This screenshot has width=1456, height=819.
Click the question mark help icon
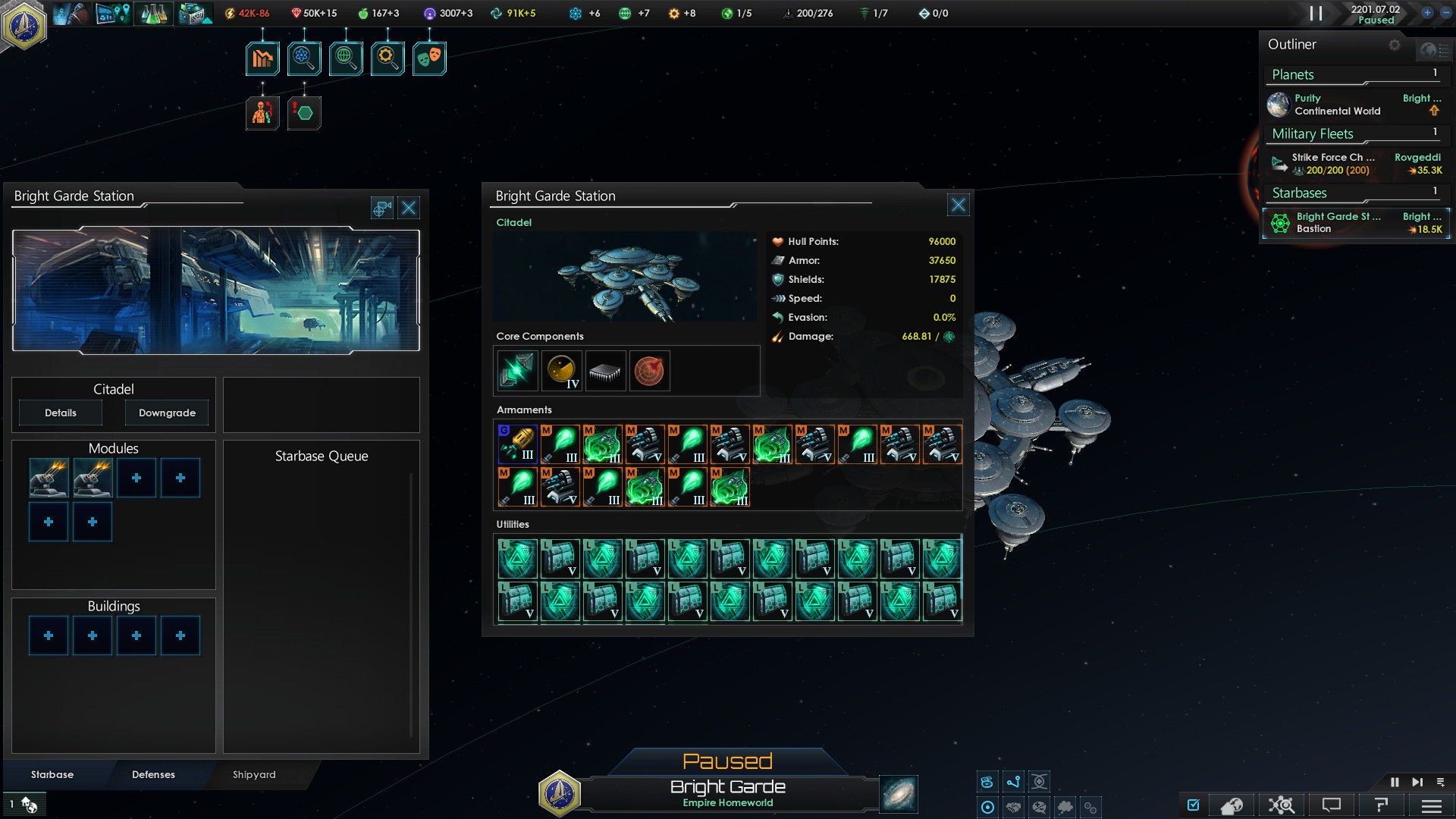pos(1380,805)
